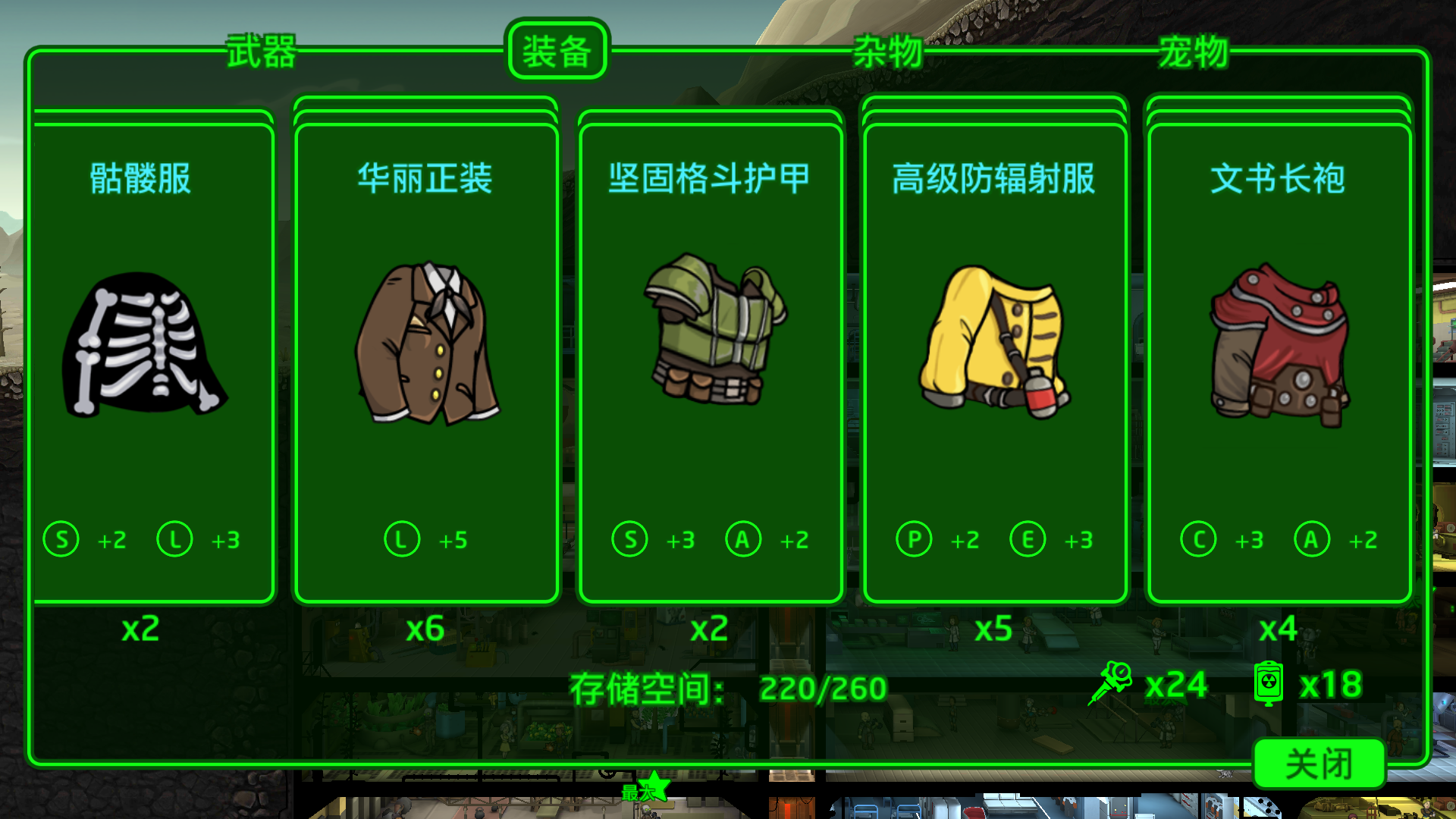
Task: Click the x6 count under 华丽正装
Action: [426, 629]
